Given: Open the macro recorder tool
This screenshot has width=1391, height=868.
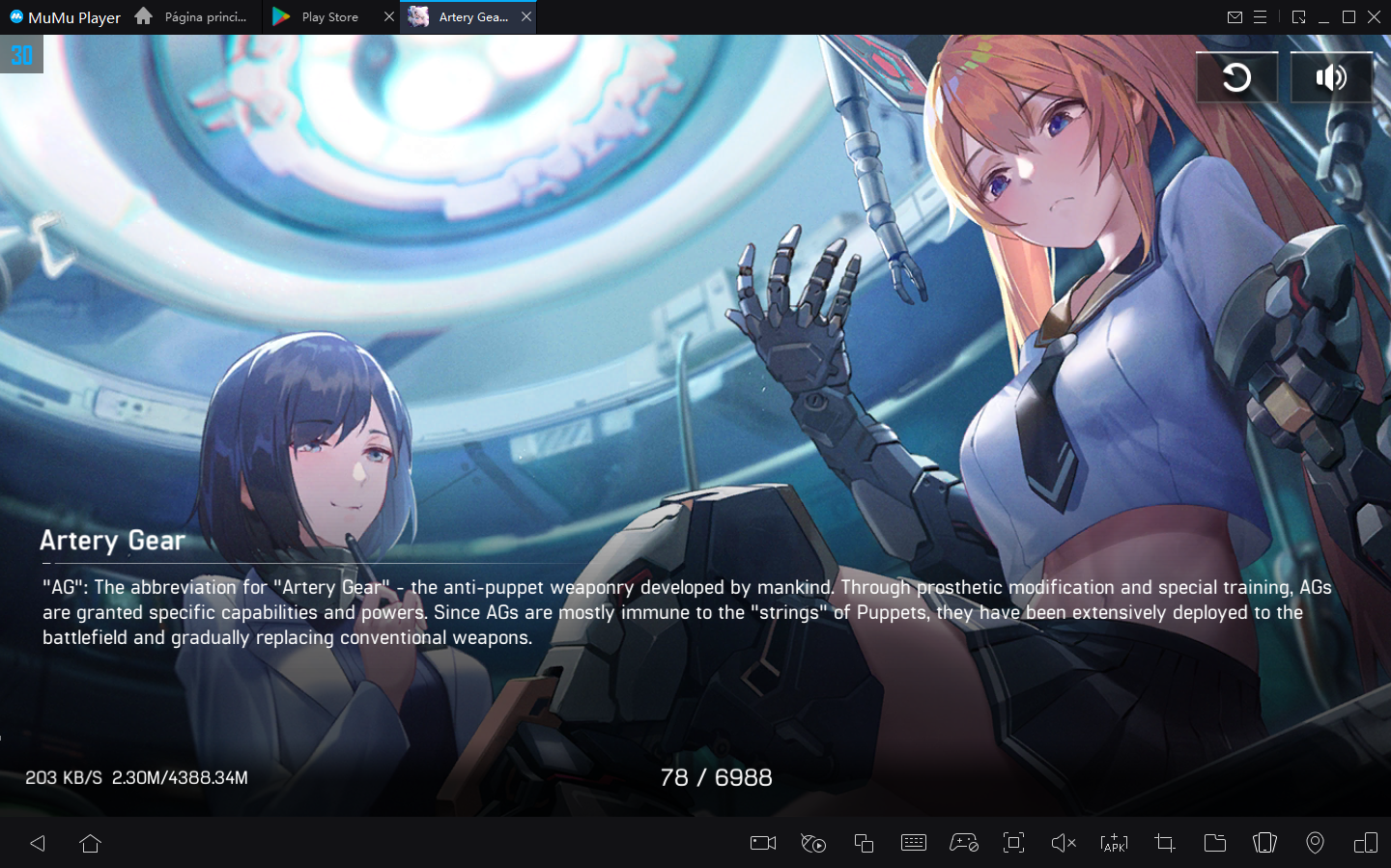Looking at the screenshot, I should [812, 843].
